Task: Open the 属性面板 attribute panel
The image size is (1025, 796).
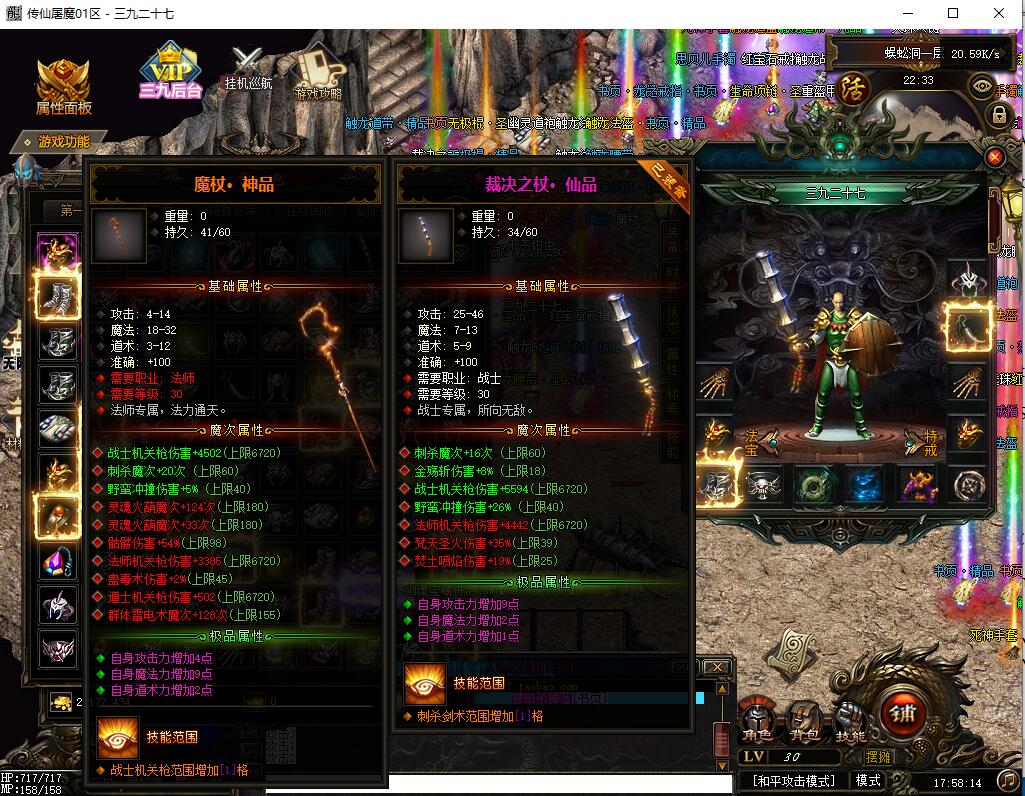Action: coord(64,86)
